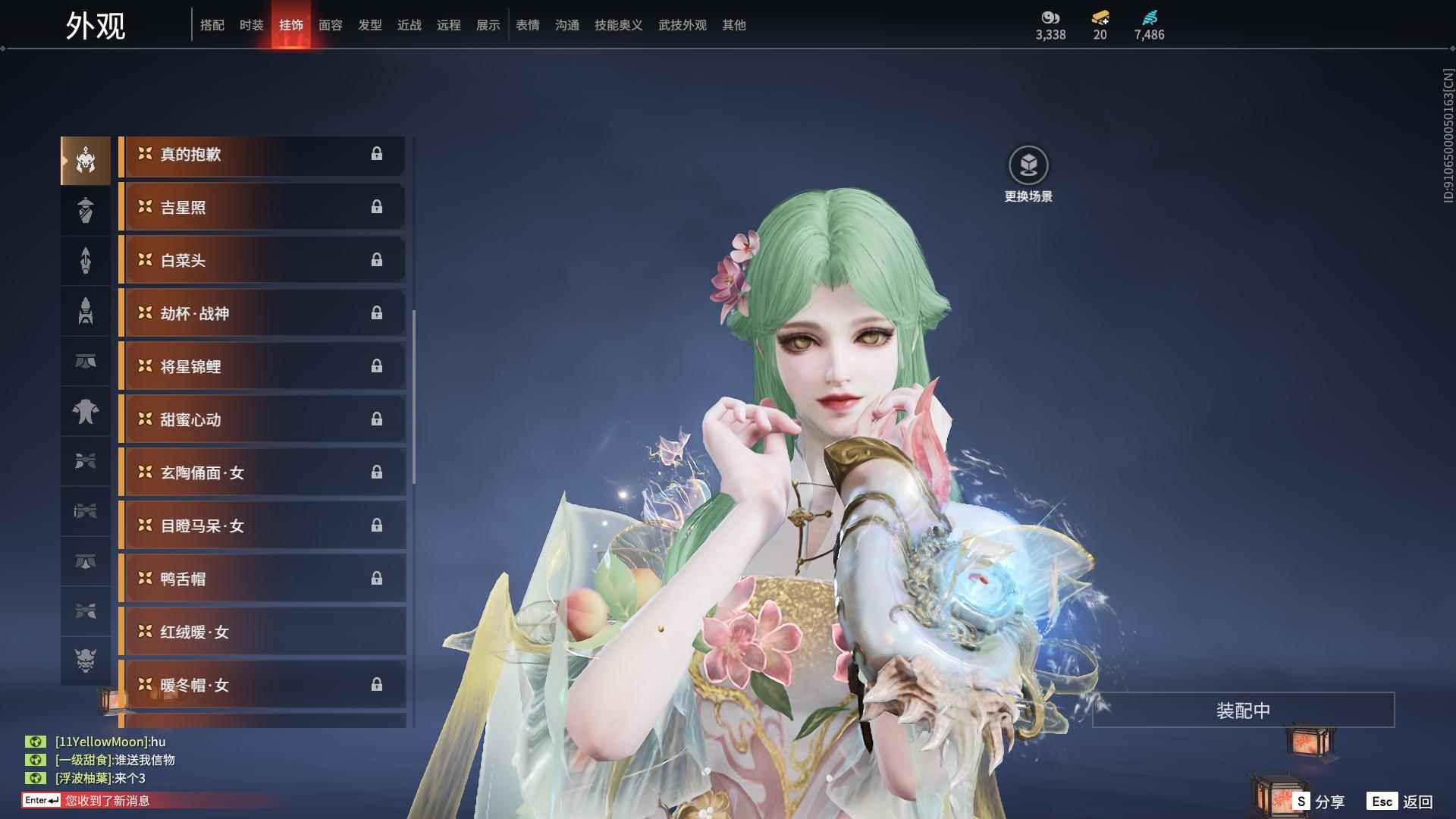Open the 分享 share option

click(x=1320, y=802)
